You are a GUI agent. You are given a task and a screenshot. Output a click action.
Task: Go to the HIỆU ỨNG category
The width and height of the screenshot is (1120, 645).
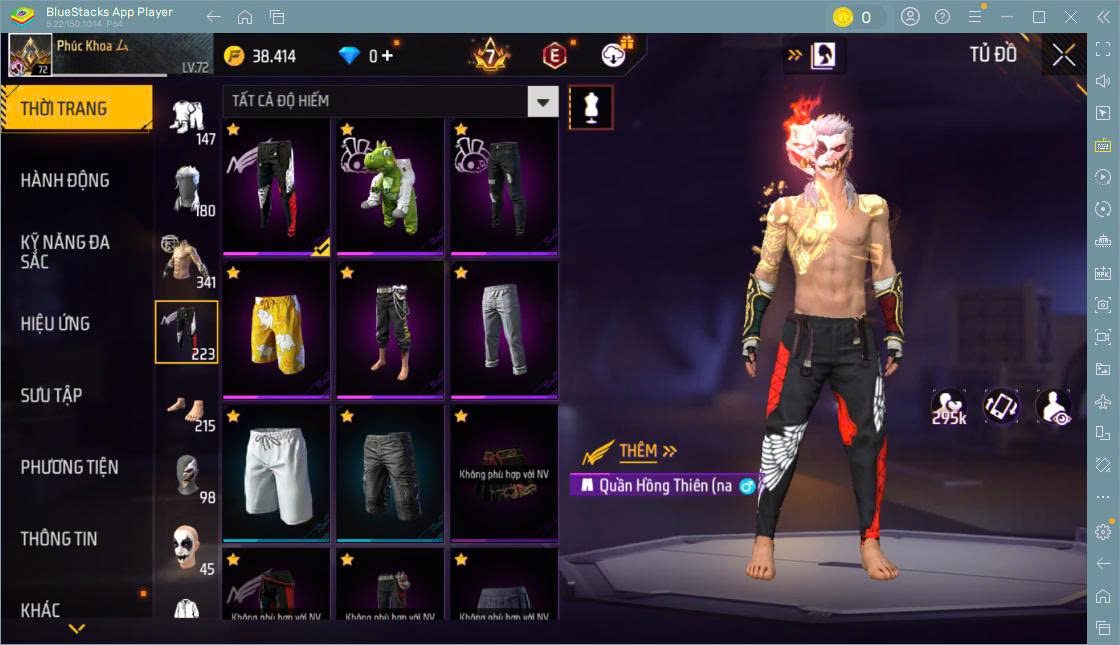point(56,324)
